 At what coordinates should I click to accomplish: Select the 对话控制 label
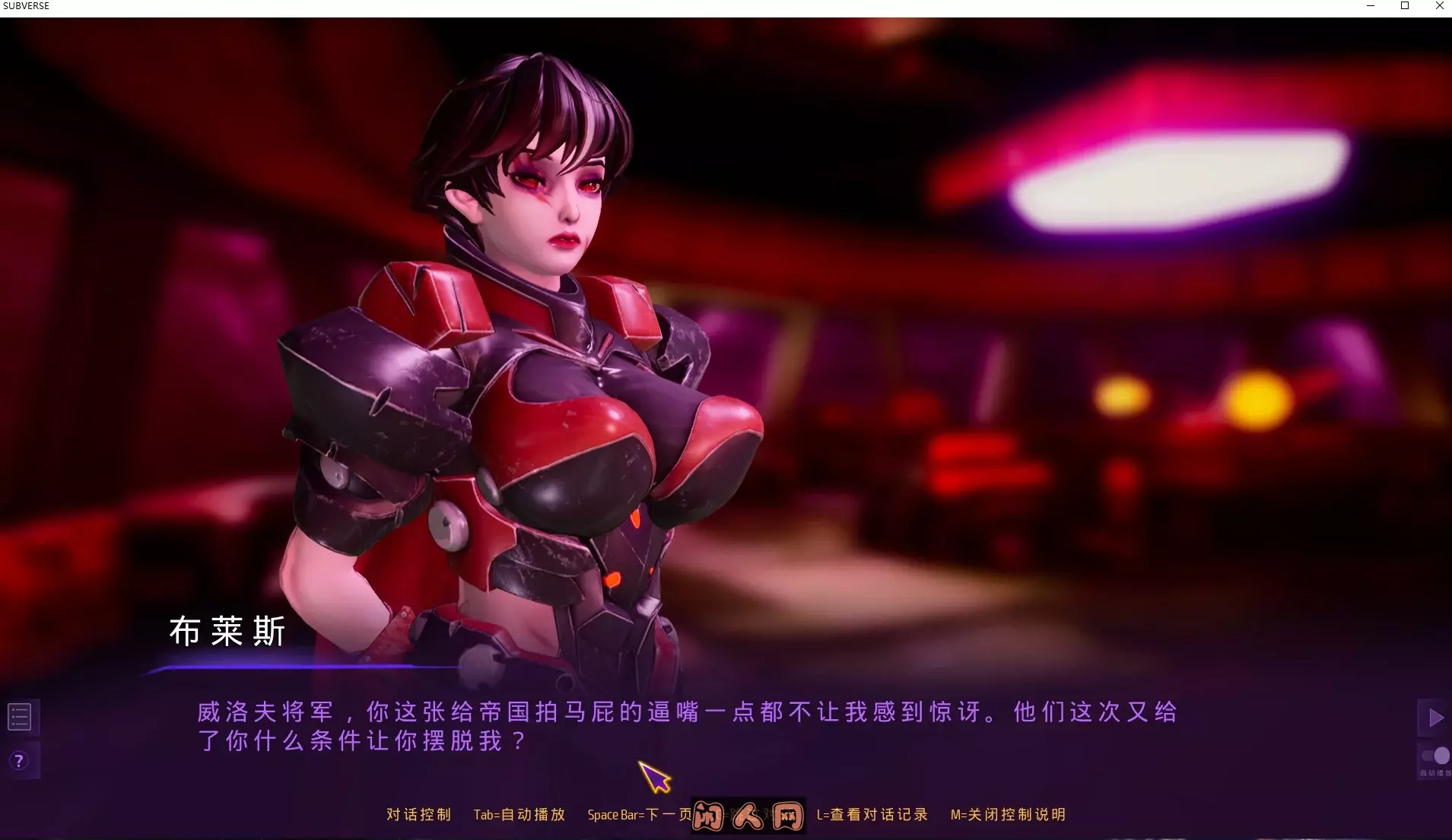click(418, 814)
